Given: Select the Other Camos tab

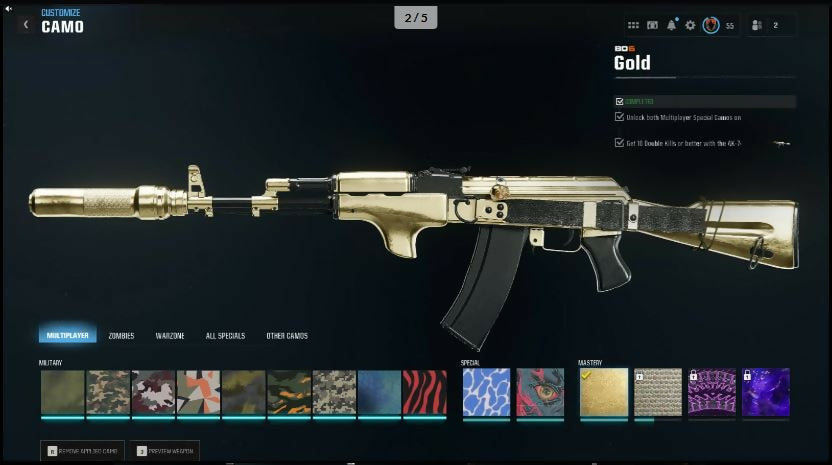Looking at the screenshot, I should point(287,336).
